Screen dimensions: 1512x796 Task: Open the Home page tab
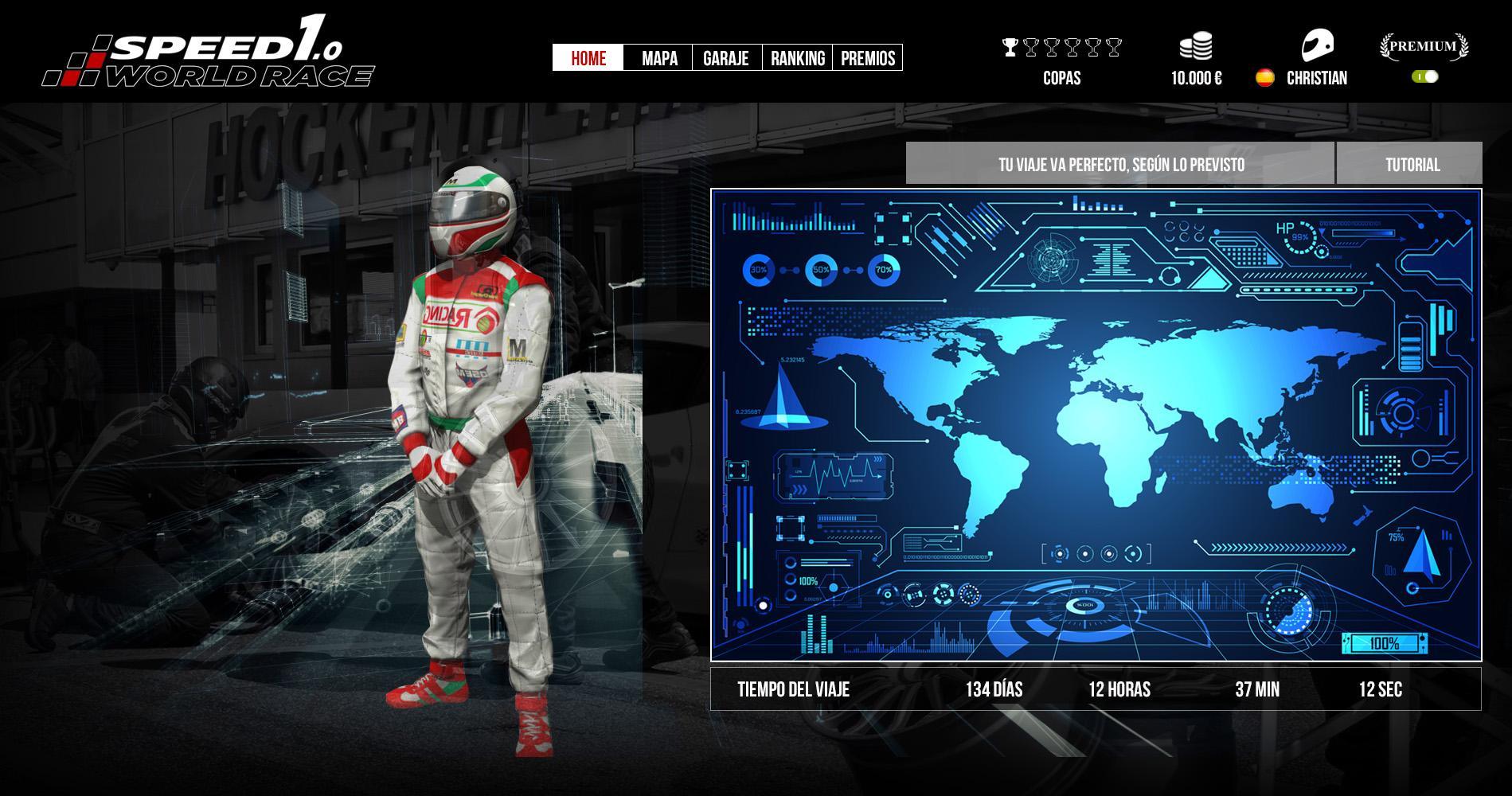[x=588, y=58]
